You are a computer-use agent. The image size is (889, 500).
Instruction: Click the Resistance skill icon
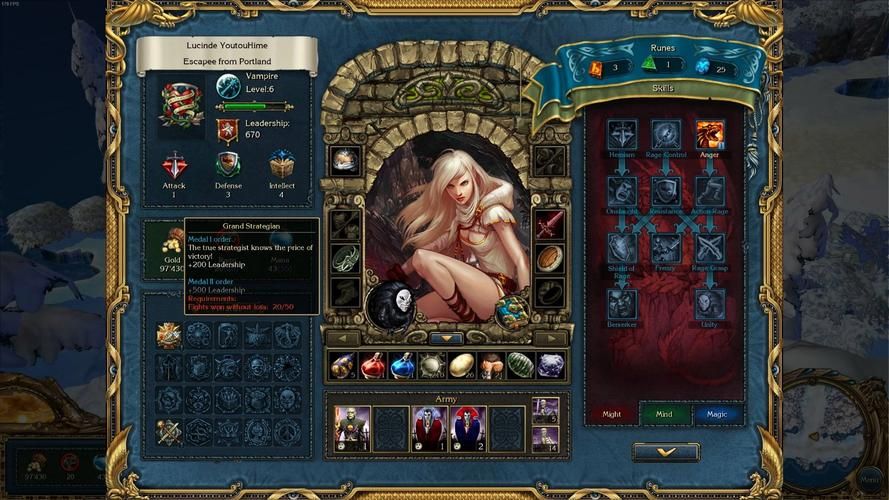(665, 191)
